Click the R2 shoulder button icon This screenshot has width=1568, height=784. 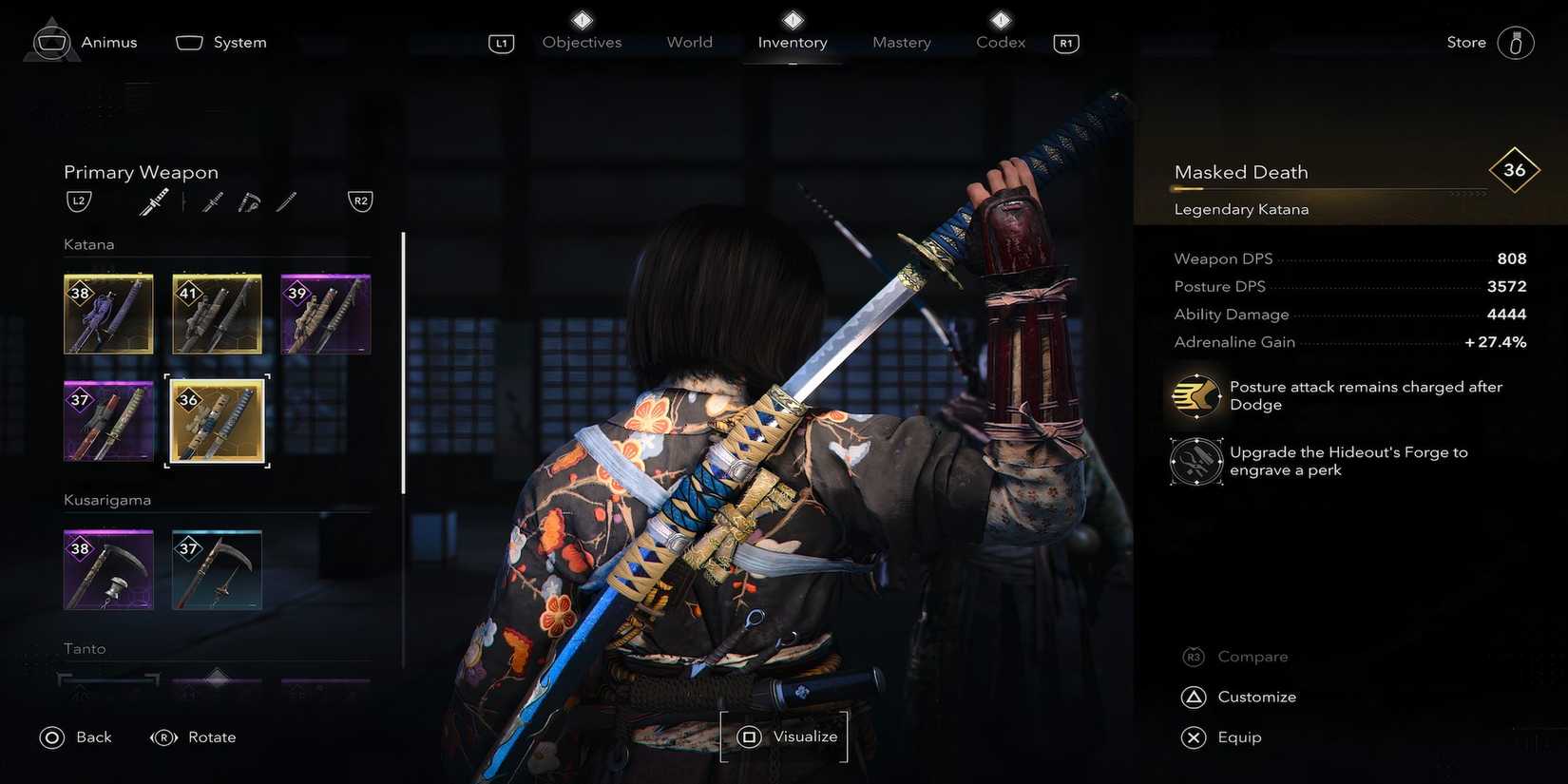pos(359,201)
